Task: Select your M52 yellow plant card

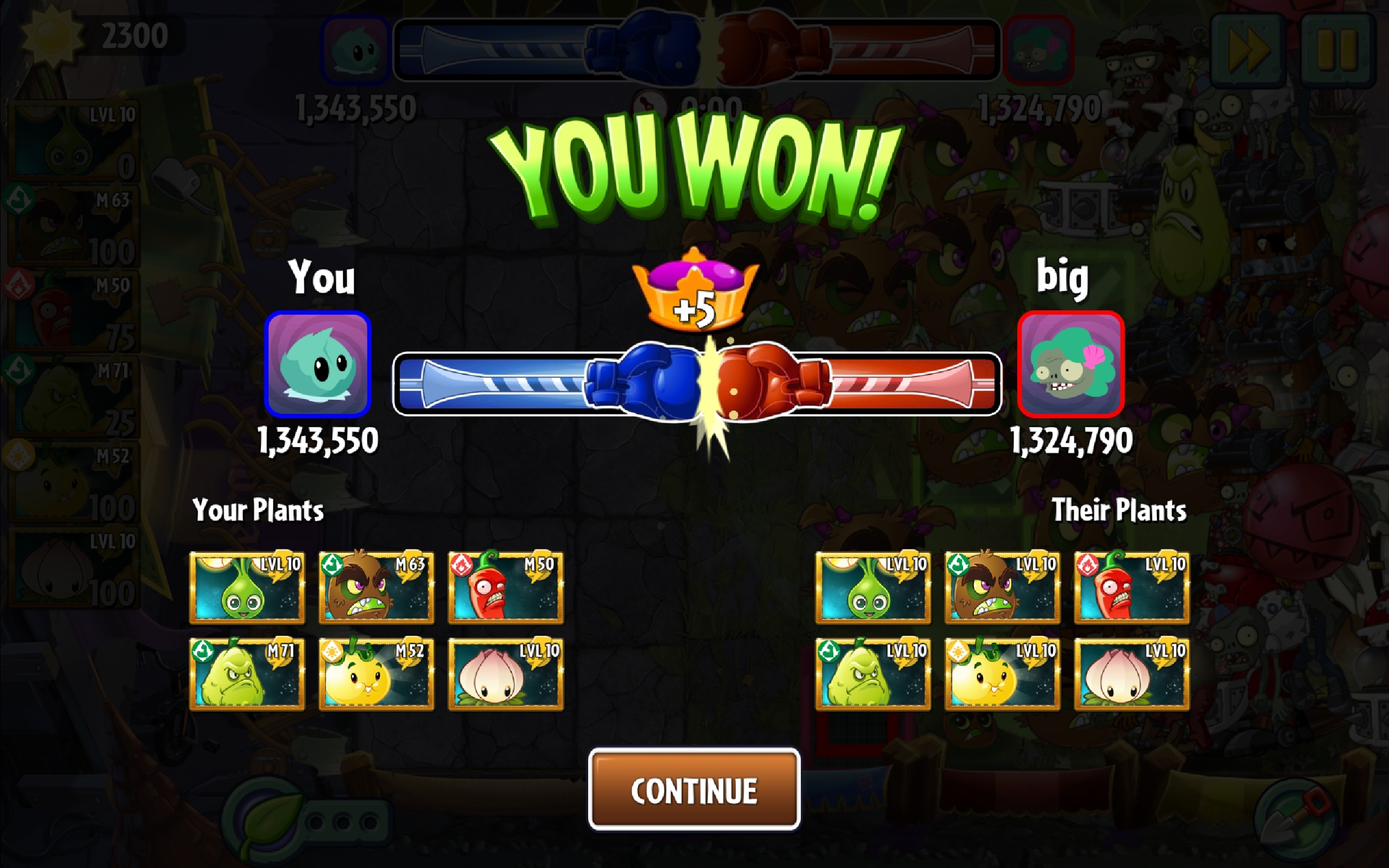Action: [x=376, y=674]
